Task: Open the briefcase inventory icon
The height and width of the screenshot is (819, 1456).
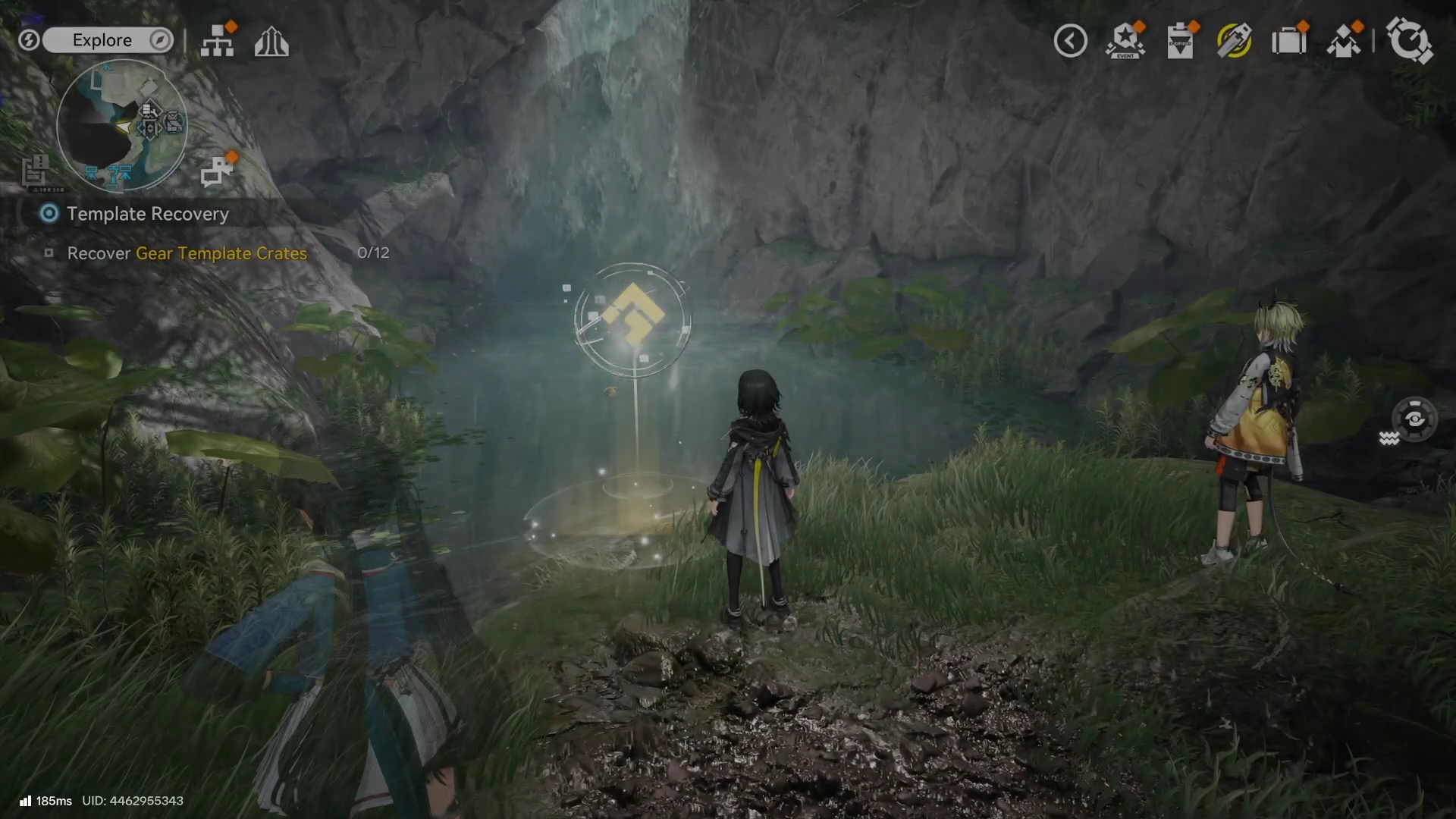Action: tap(1289, 41)
